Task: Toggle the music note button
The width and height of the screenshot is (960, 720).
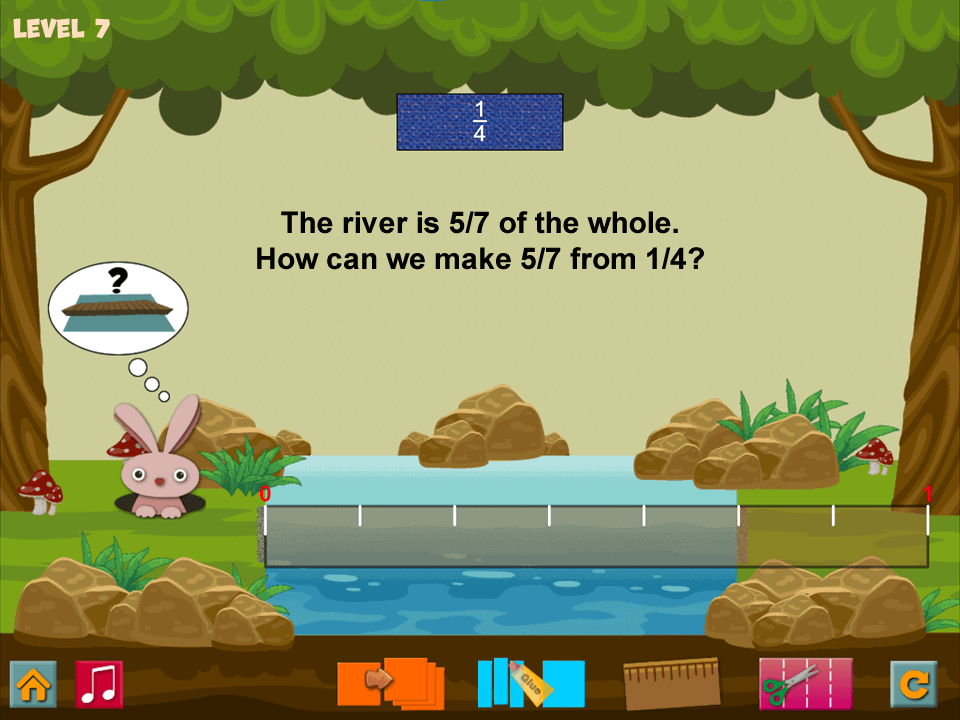Action: (x=99, y=685)
